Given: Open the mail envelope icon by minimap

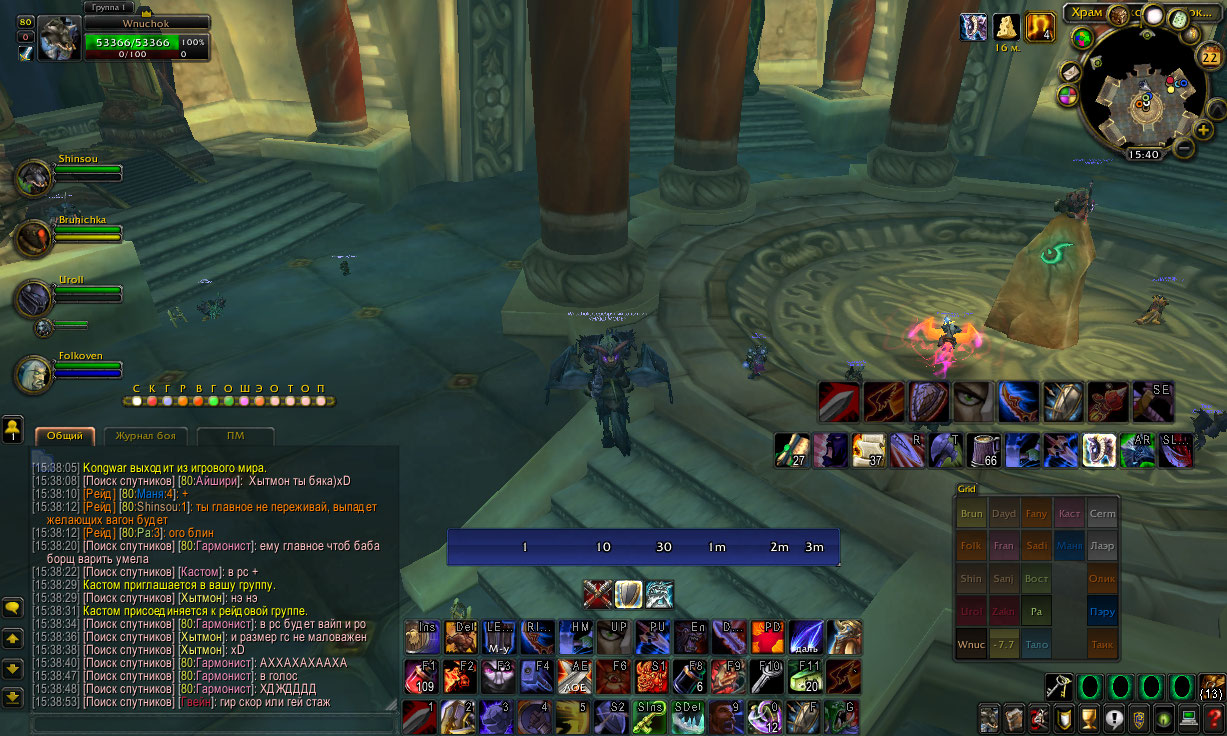Looking at the screenshot, I should 1069,73.
